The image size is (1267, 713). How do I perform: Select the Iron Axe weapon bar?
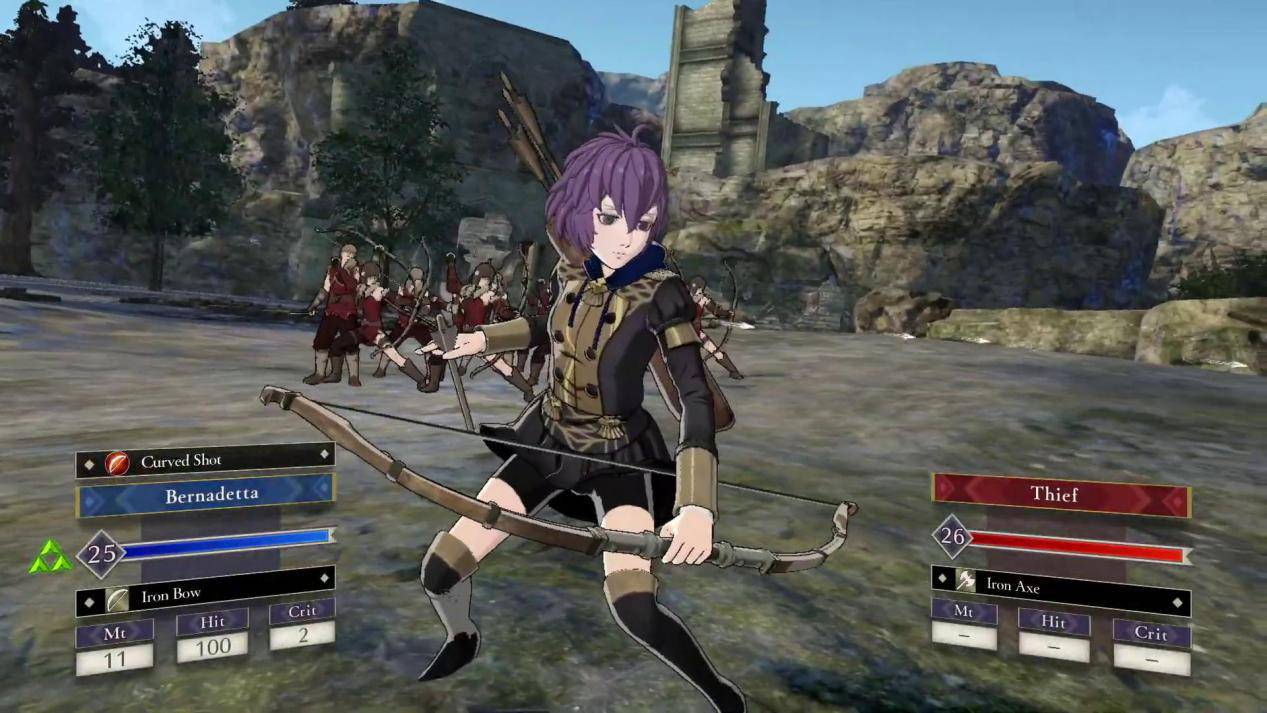pos(1060,586)
